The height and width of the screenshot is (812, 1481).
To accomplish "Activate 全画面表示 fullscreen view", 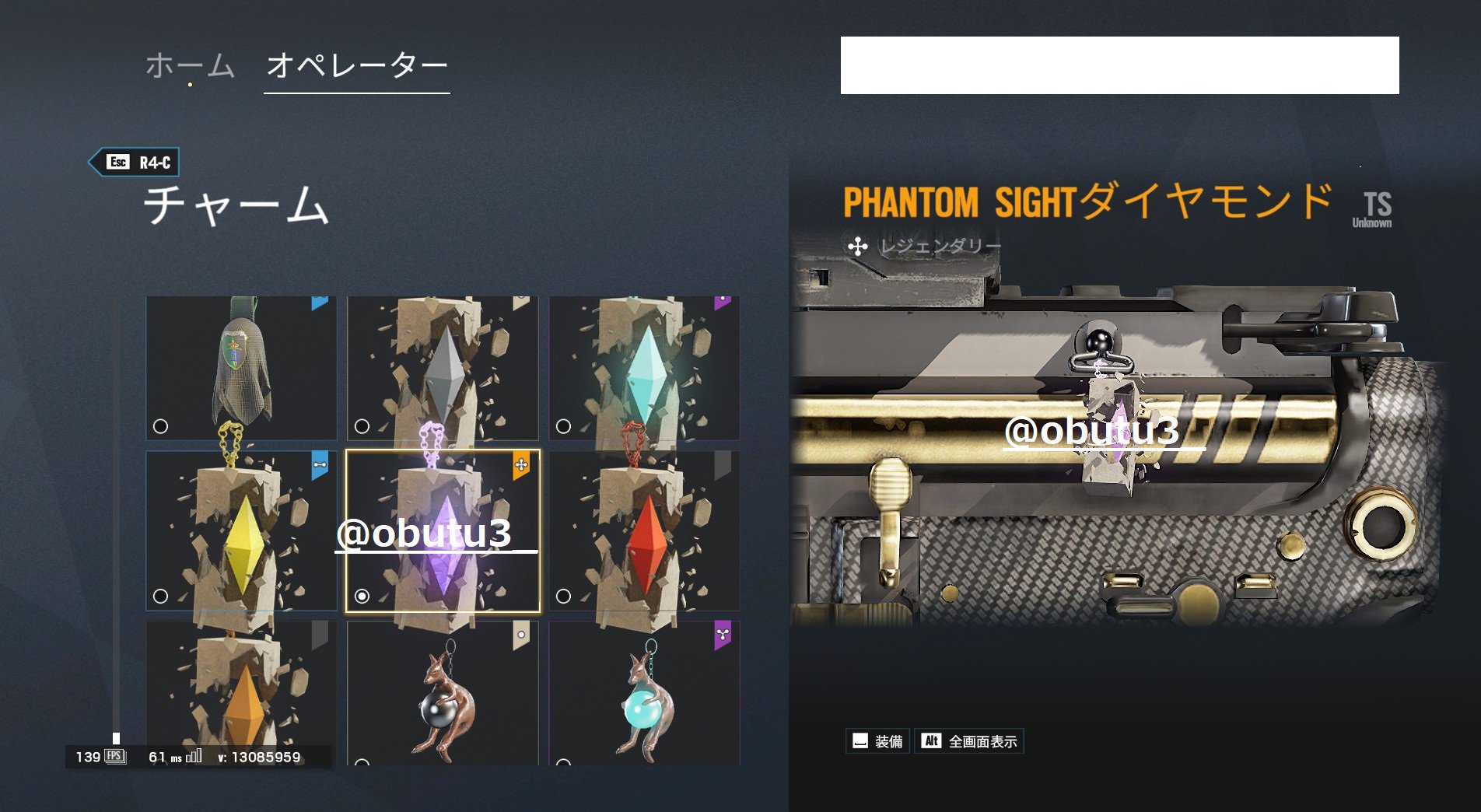I will point(969,741).
